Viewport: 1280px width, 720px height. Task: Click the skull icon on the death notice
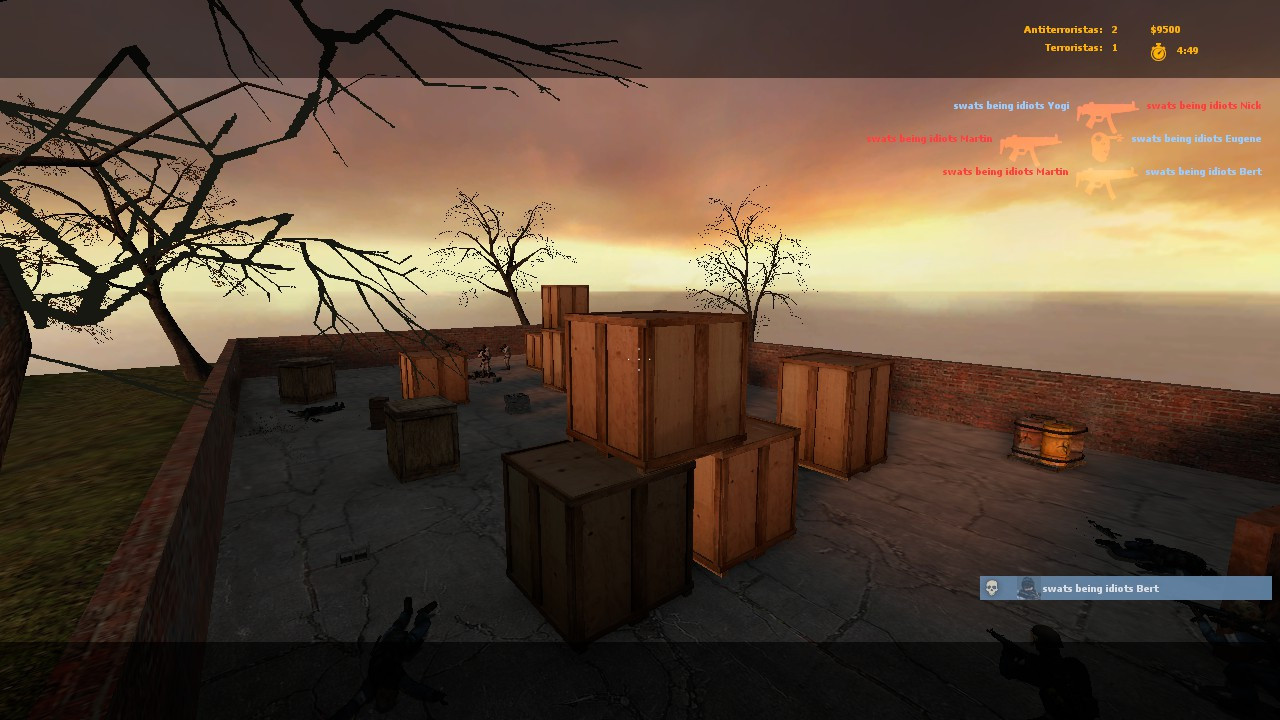990,588
